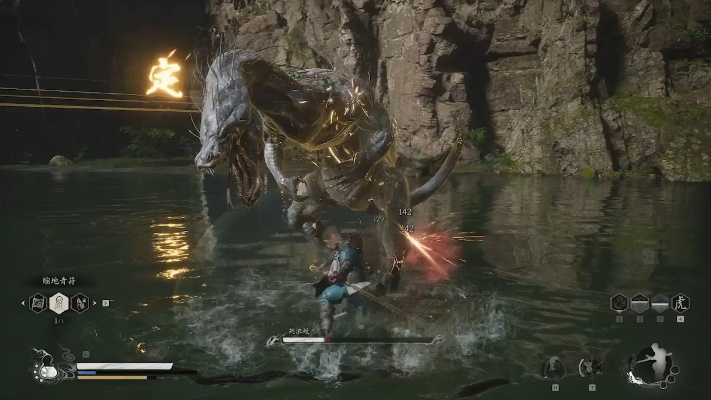
Task: Select the scroll quick-item hexagon
Action: coord(38,302)
